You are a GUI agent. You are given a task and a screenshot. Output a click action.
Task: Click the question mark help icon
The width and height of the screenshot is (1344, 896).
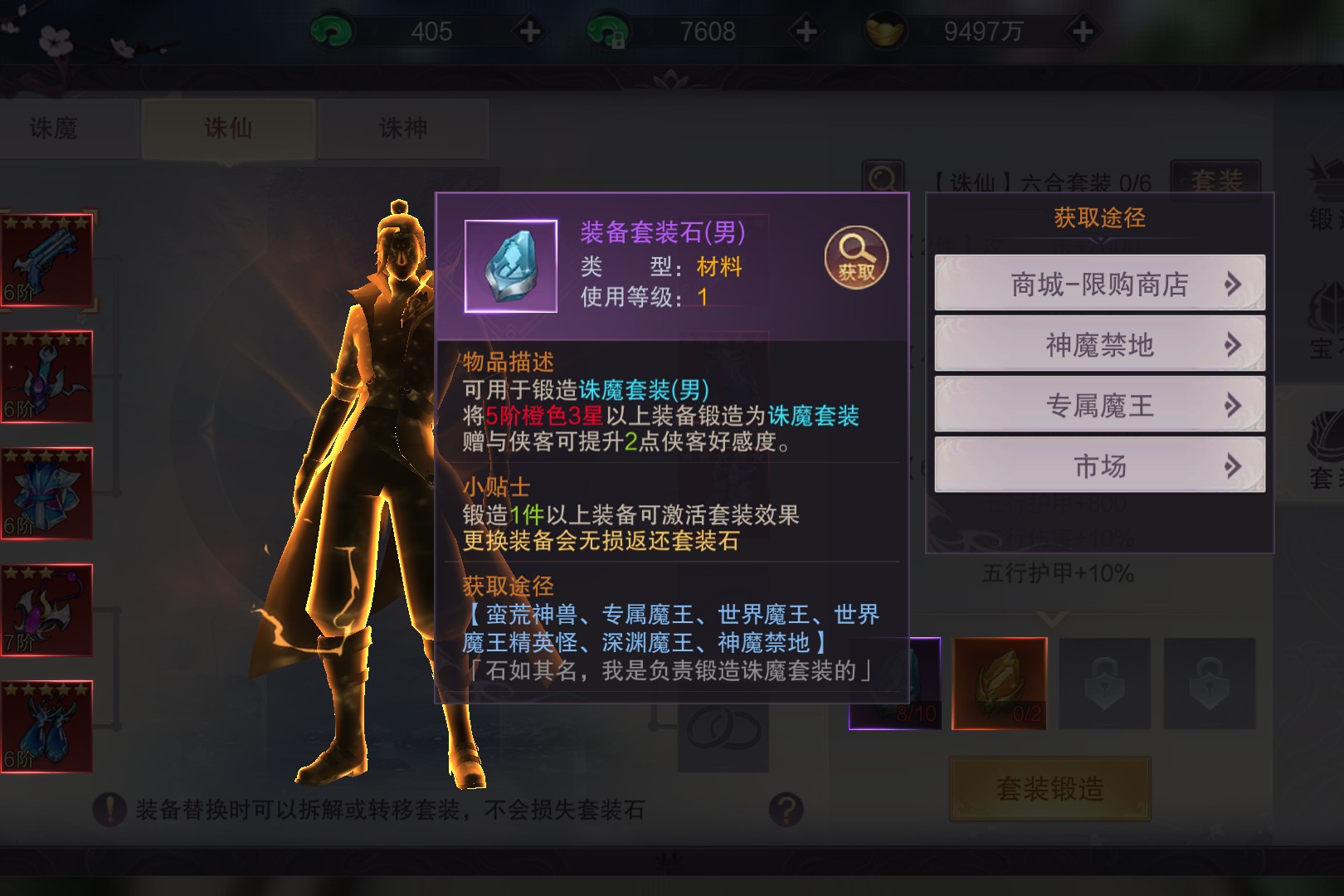786,809
